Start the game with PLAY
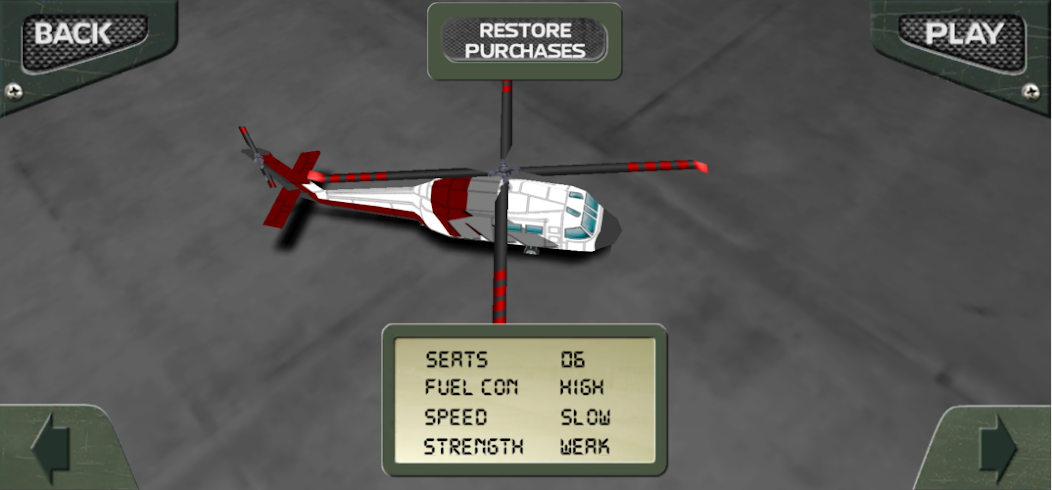 click(x=963, y=36)
